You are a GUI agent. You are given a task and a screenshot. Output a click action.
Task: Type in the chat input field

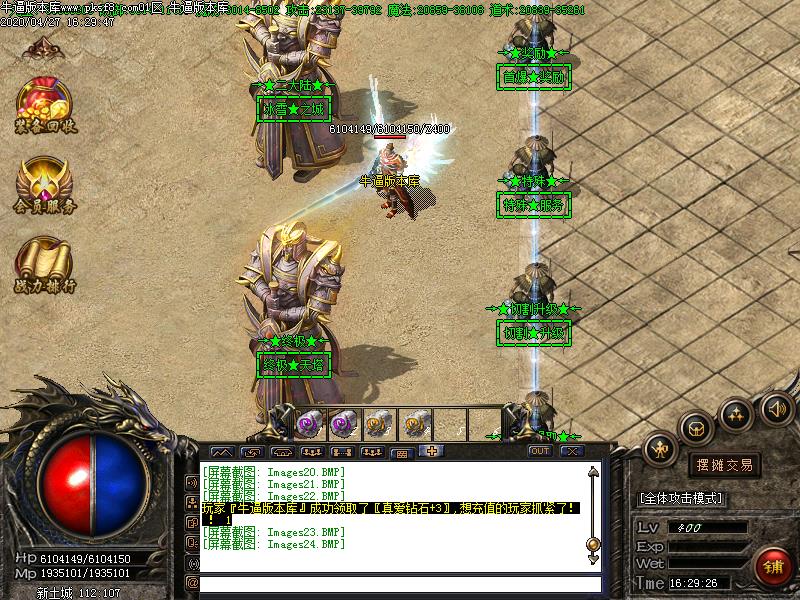(x=400, y=583)
